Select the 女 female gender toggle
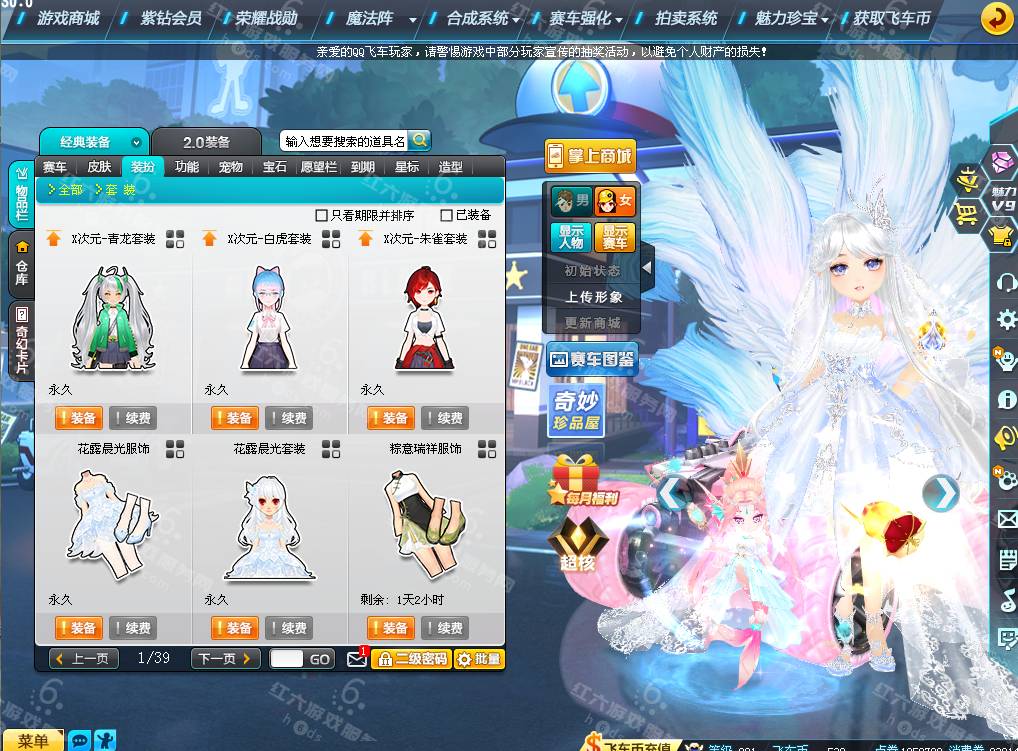 pyautogui.click(x=615, y=202)
